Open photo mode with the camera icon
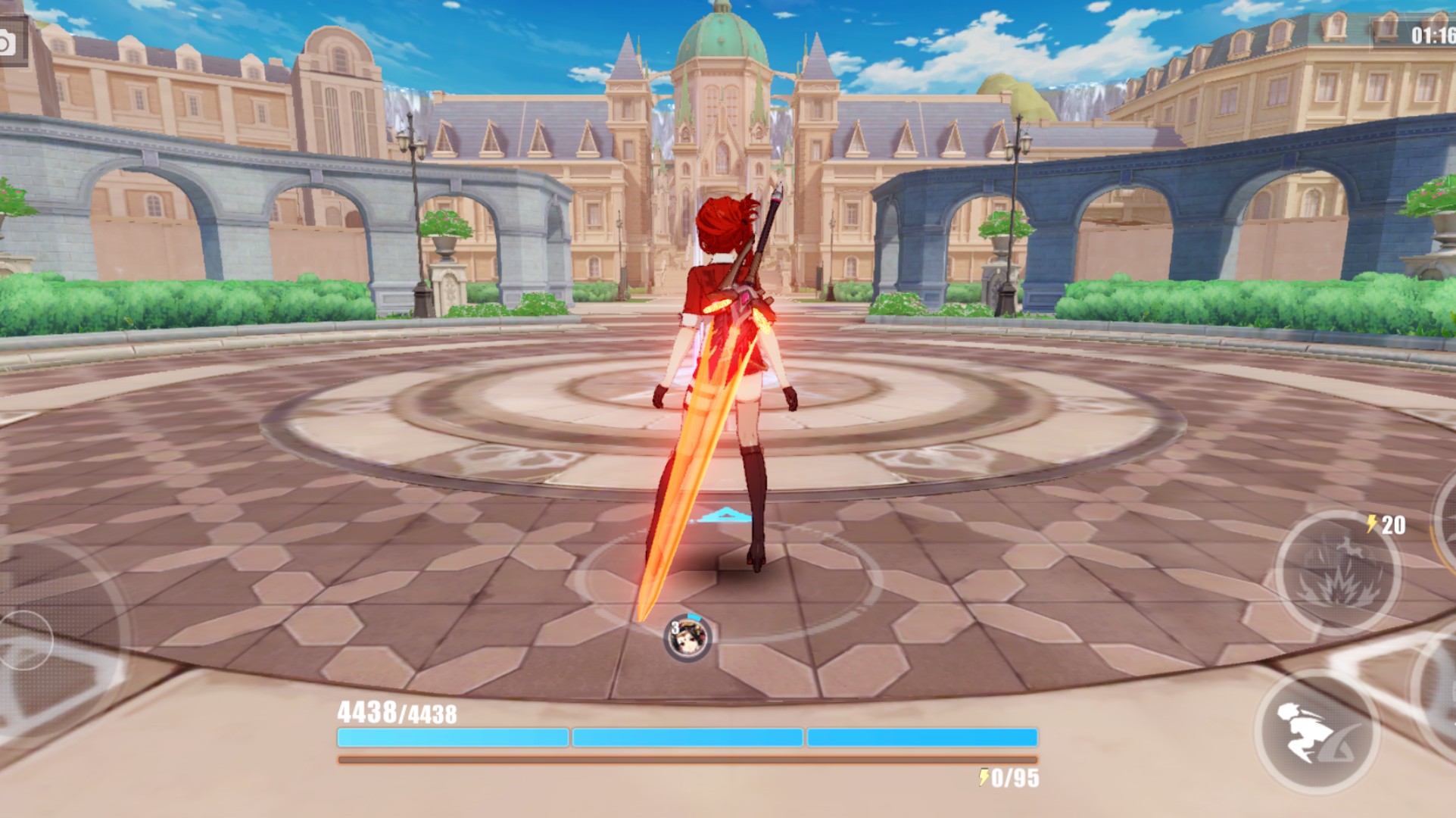This screenshot has width=1456, height=818. click(9, 42)
